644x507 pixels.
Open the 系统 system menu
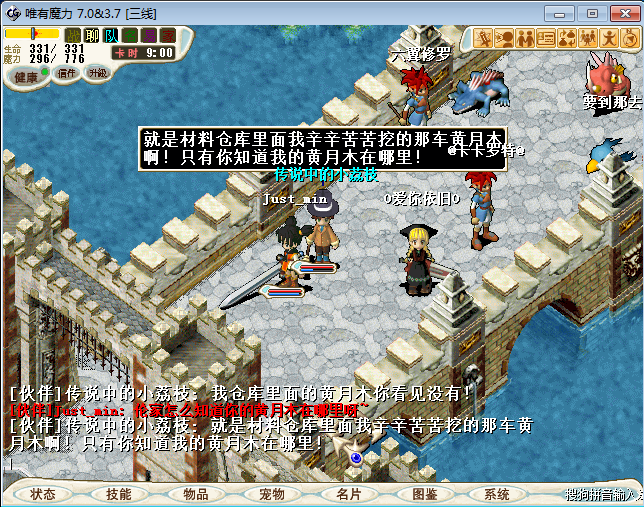497,494
